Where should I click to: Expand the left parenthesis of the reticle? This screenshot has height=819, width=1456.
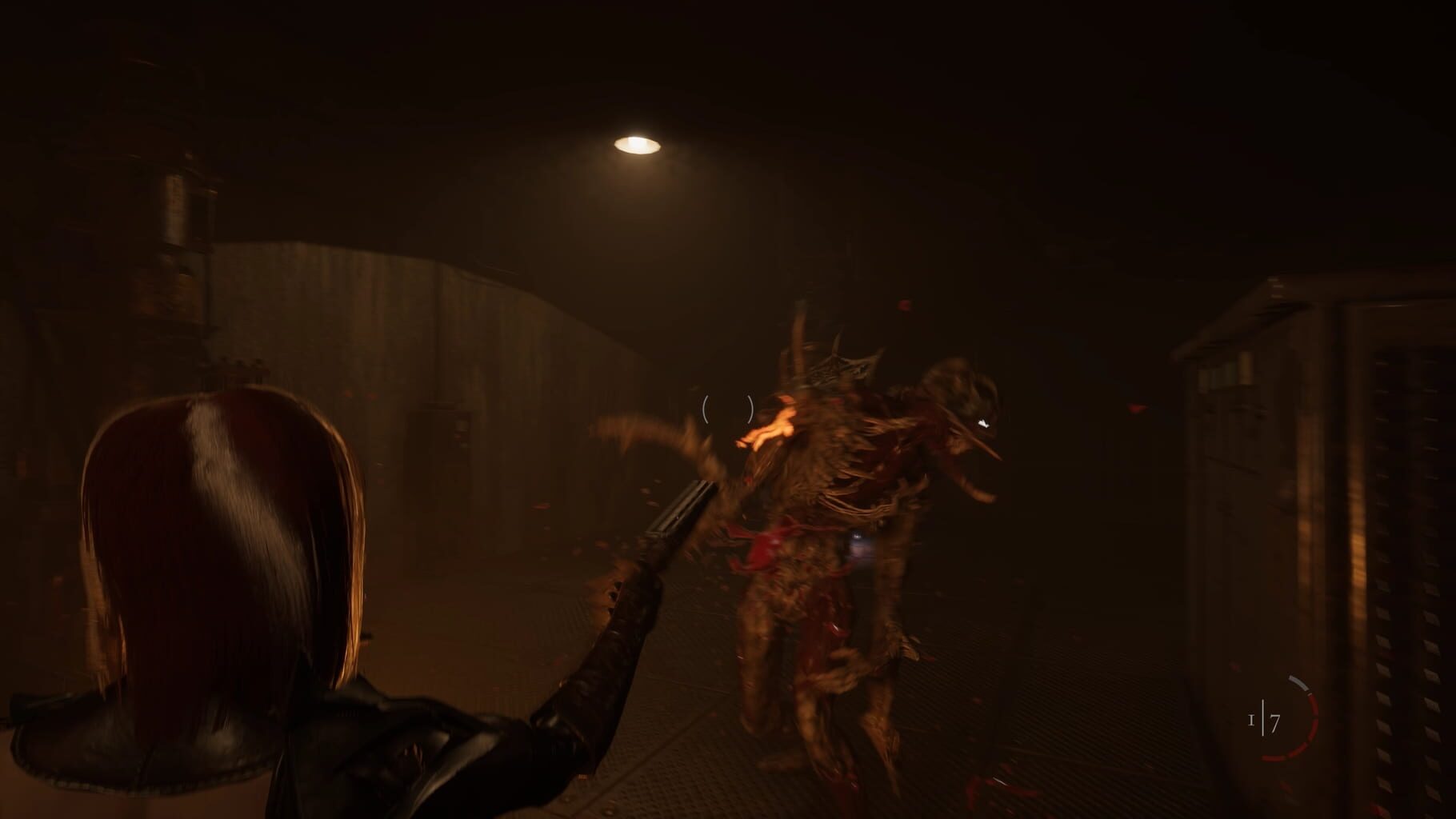click(707, 408)
